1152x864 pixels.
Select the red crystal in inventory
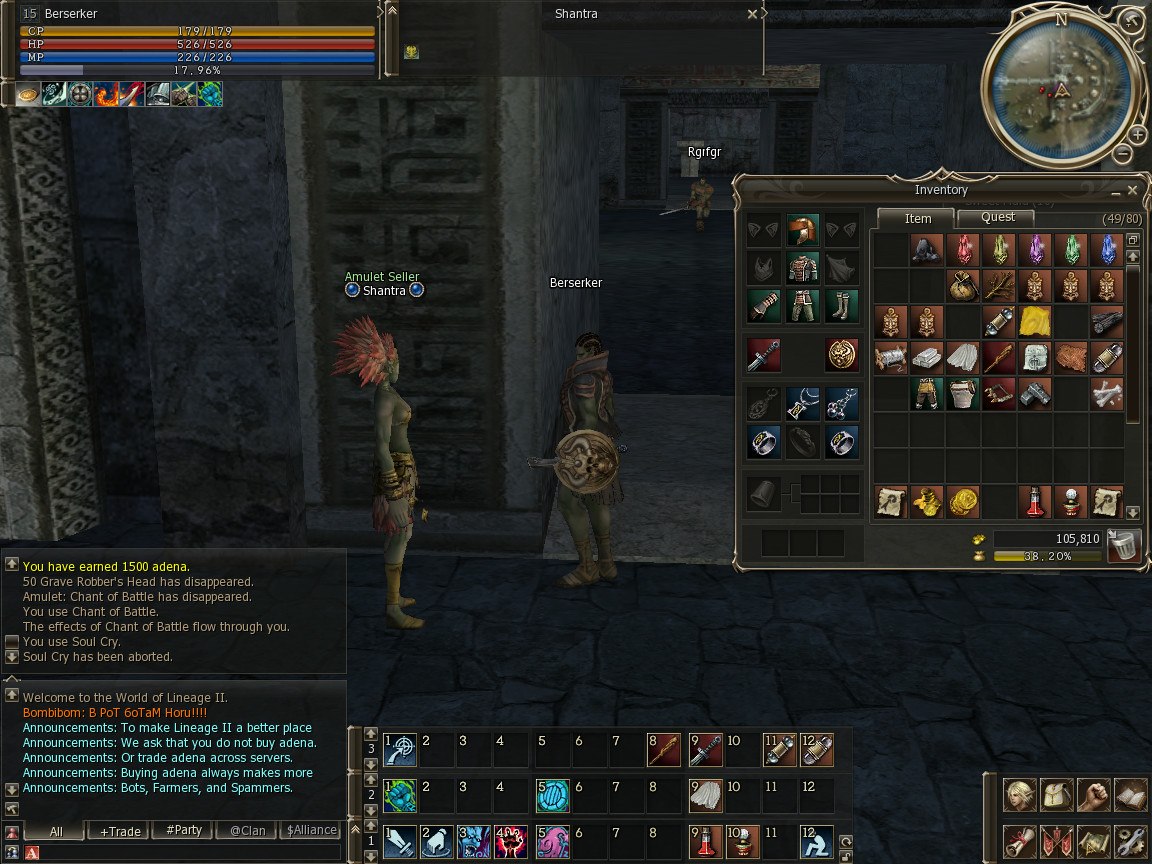pyautogui.click(x=963, y=250)
